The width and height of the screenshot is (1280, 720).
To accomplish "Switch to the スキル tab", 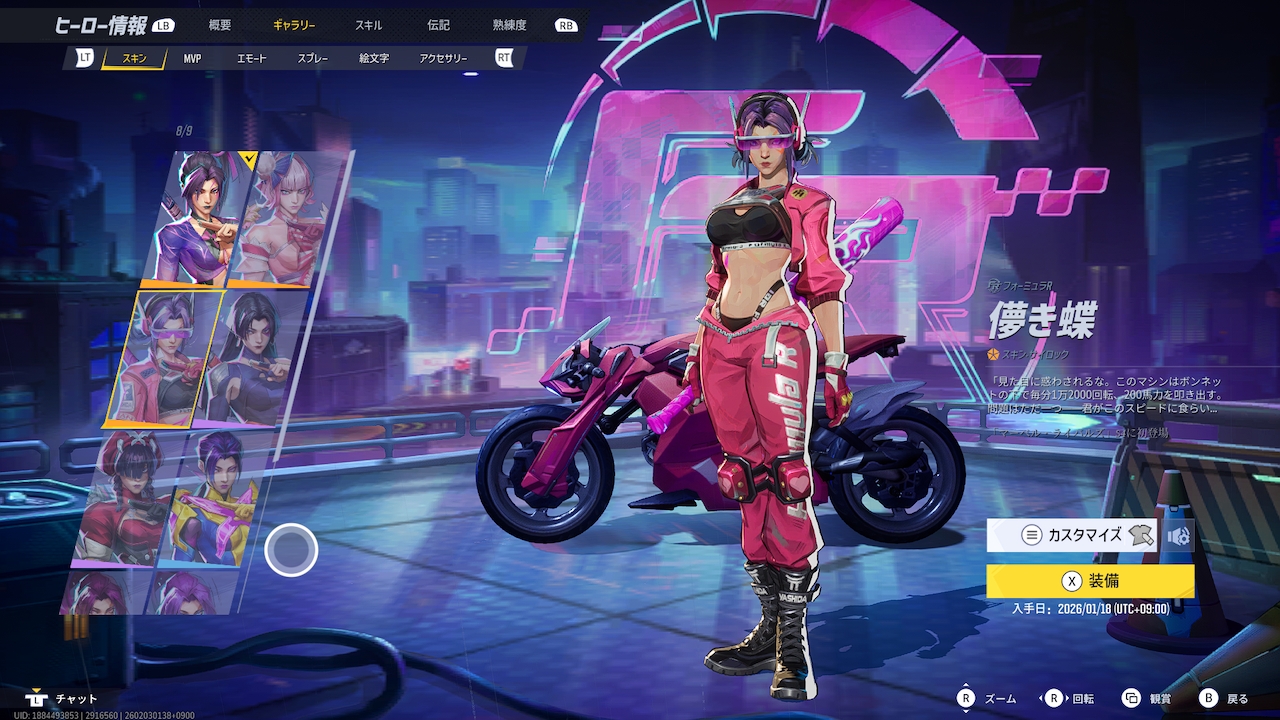I will [x=368, y=25].
